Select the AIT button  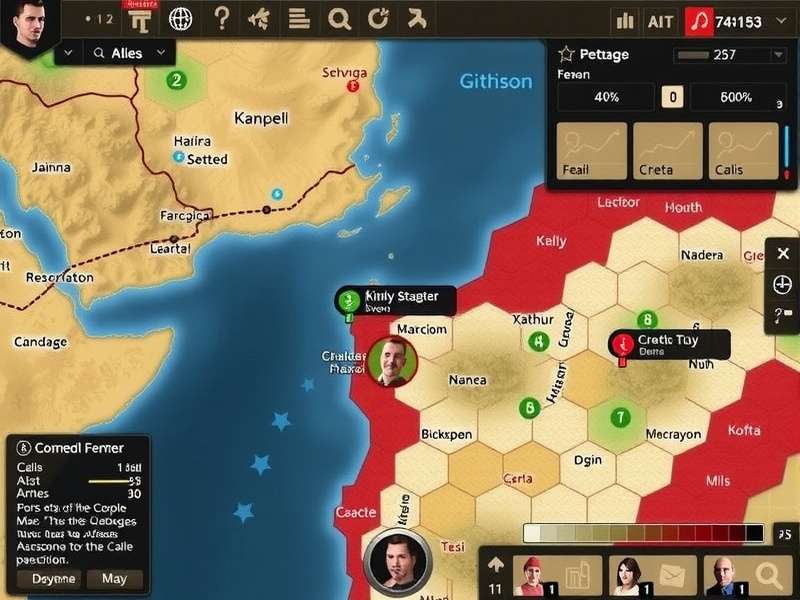coord(661,21)
